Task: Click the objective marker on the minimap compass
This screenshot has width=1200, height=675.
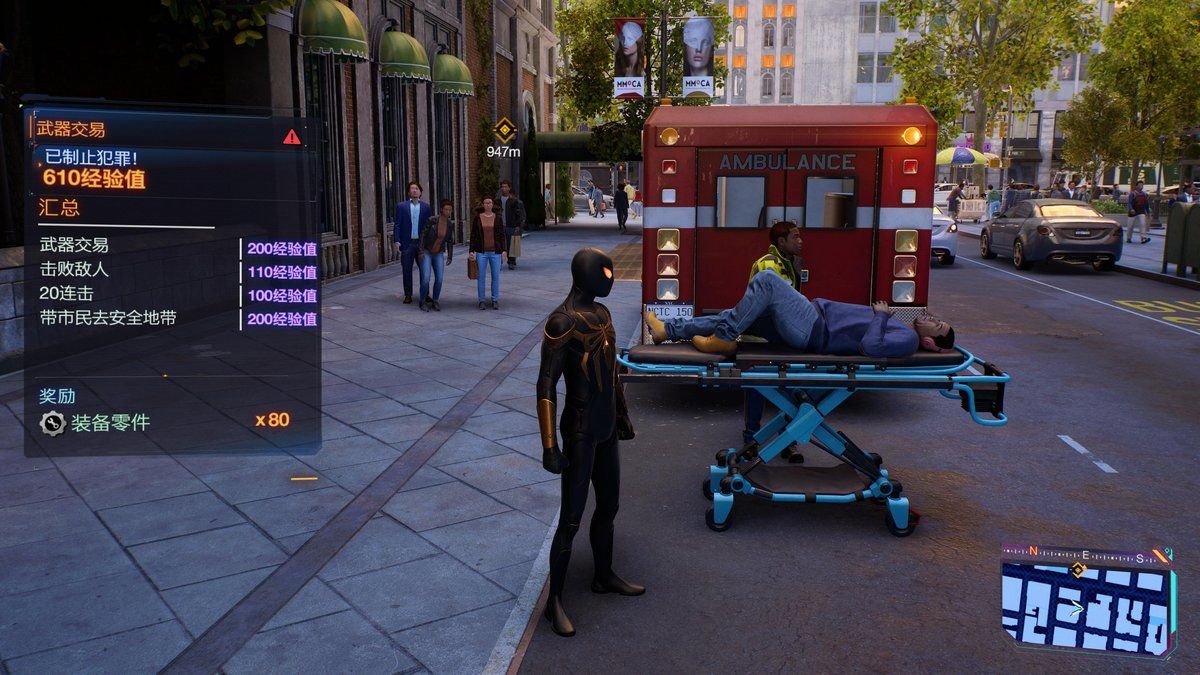Action: (x=1077, y=570)
